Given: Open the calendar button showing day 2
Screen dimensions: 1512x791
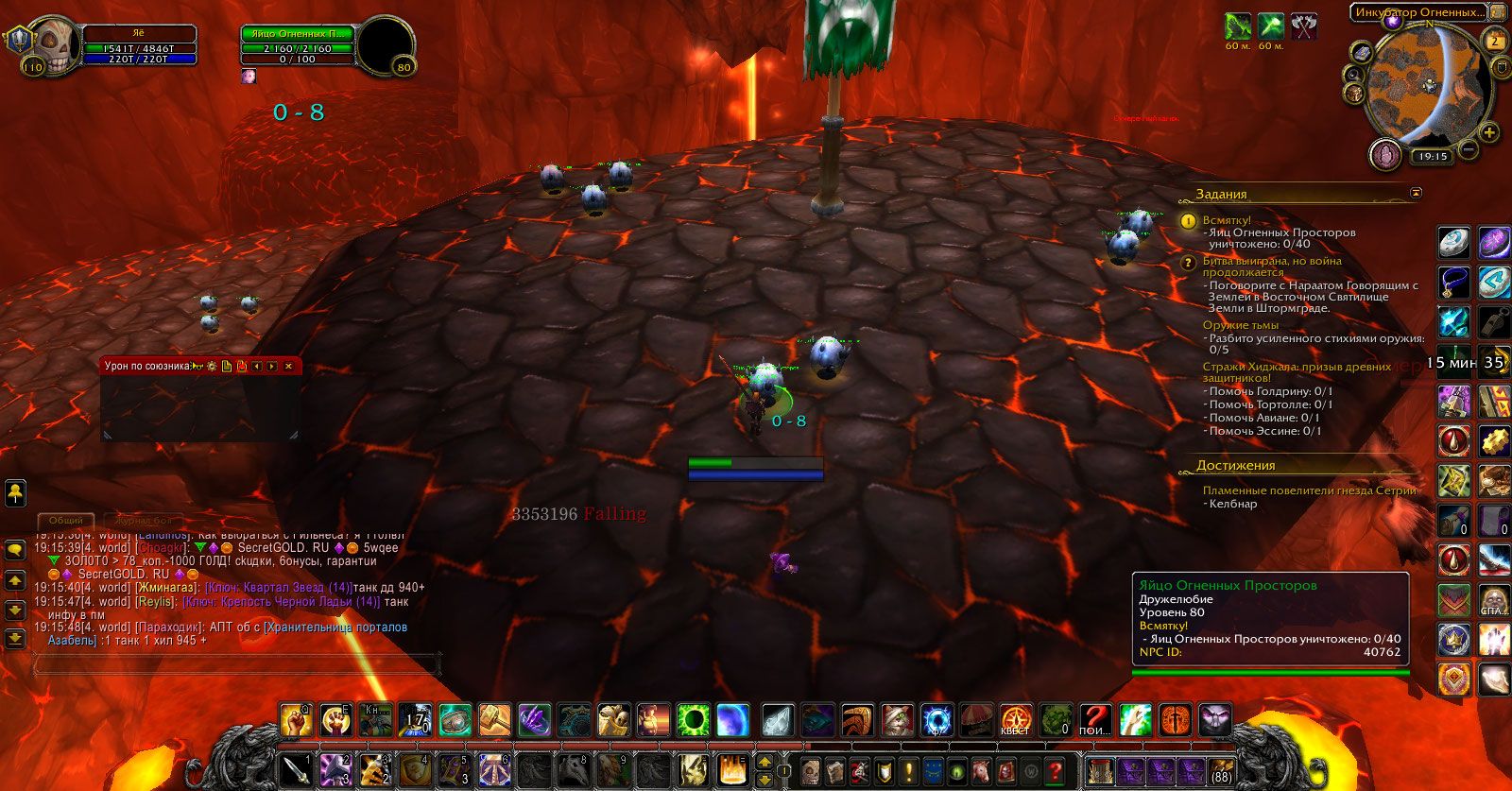Looking at the screenshot, I should [1495, 42].
